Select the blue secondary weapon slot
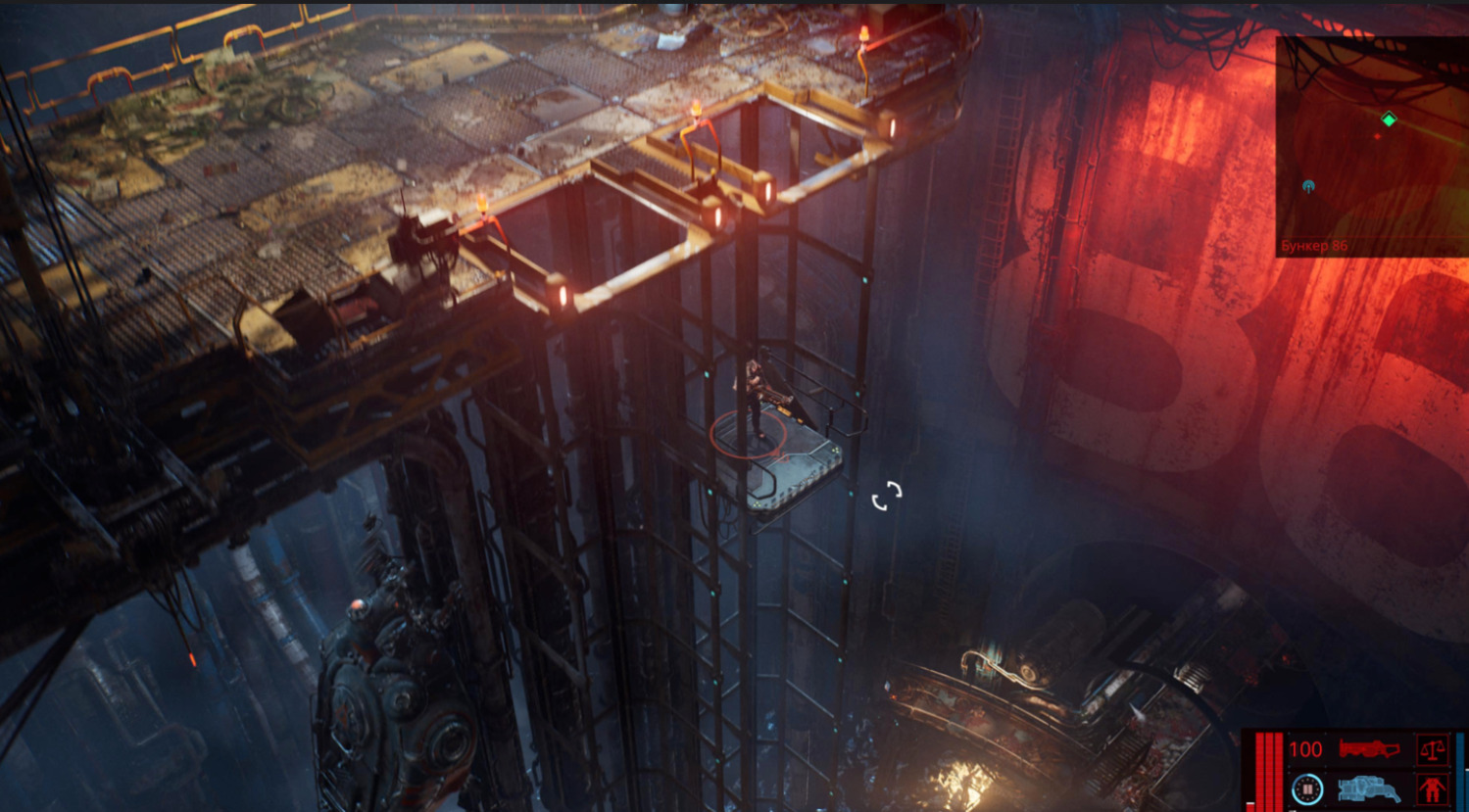 [x=1370, y=788]
